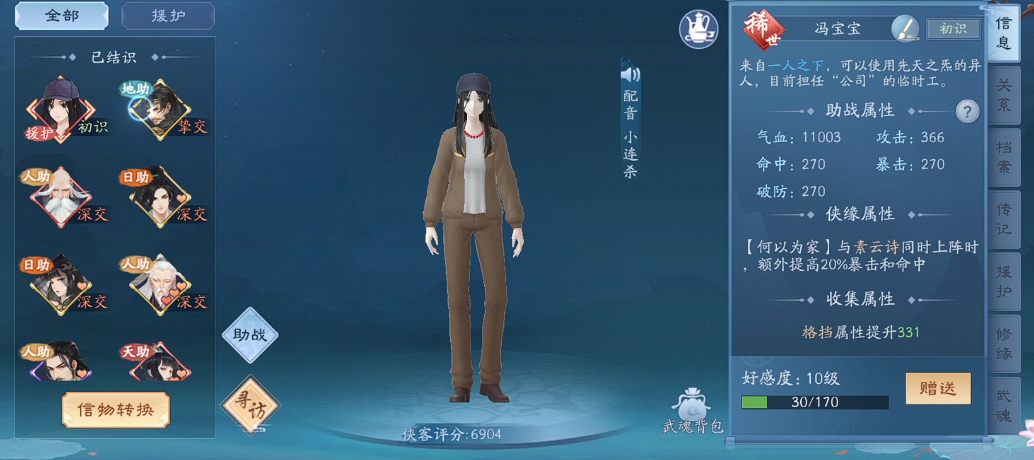Switch to the 信息 side tab
Screen dimensions: 1034x460
[x=1003, y=35]
